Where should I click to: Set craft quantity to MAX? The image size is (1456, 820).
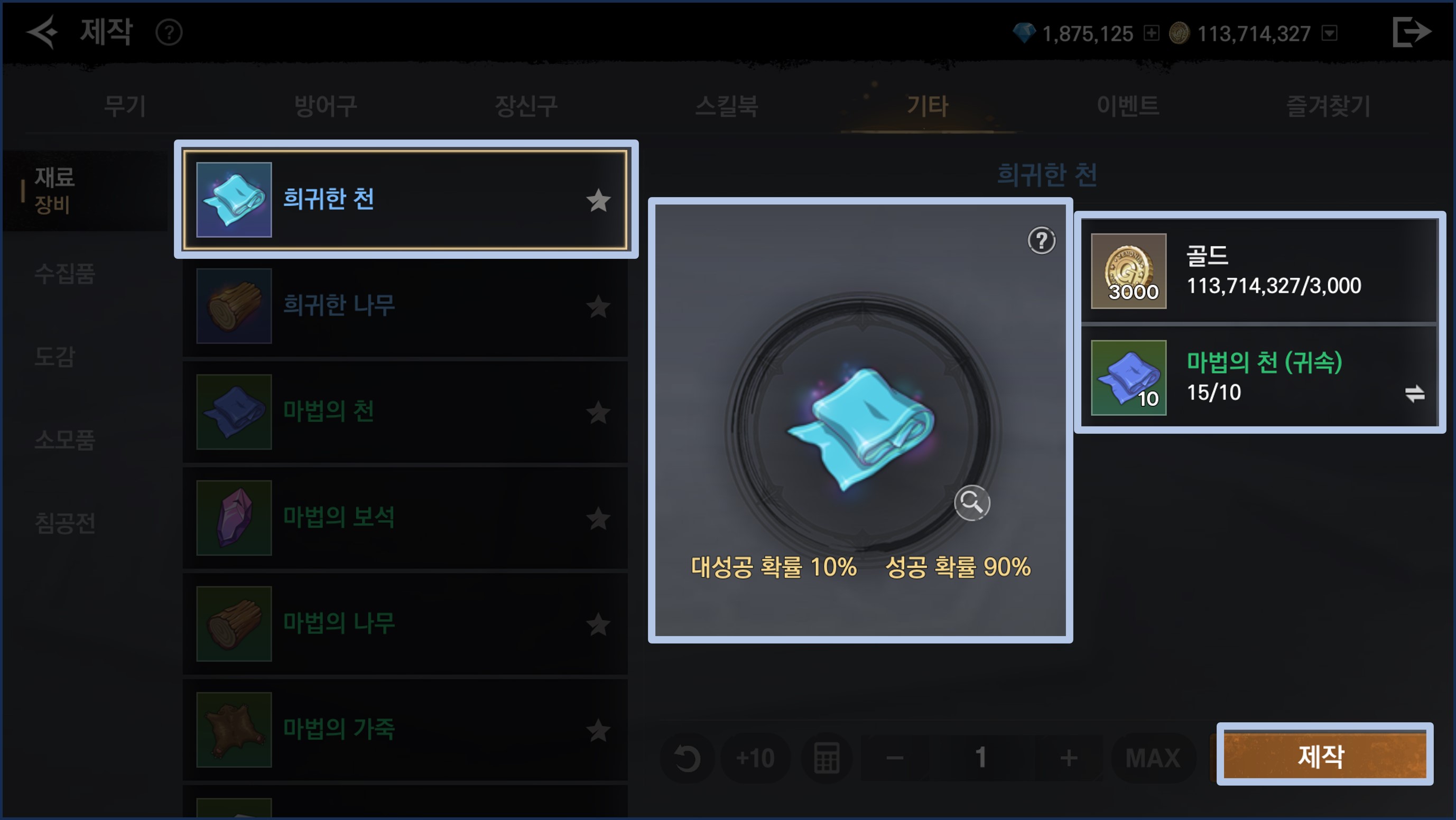pos(1153,758)
